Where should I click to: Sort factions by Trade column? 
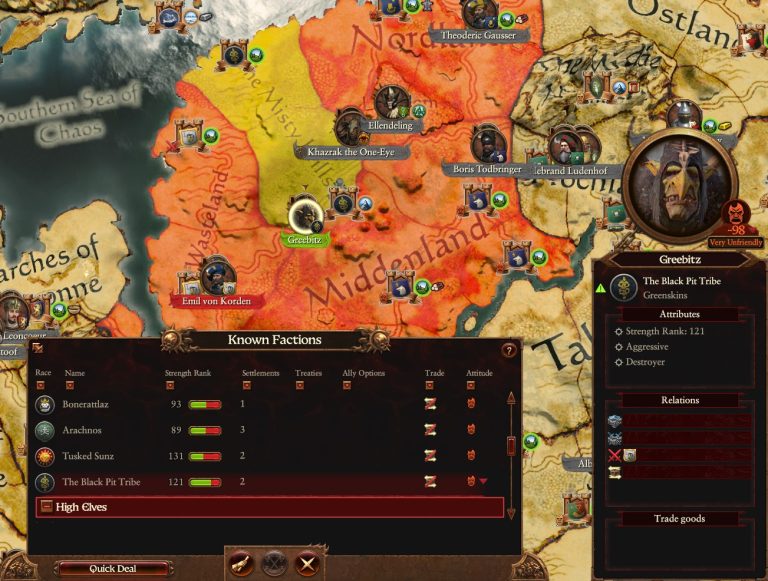pyautogui.click(x=429, y=384)
